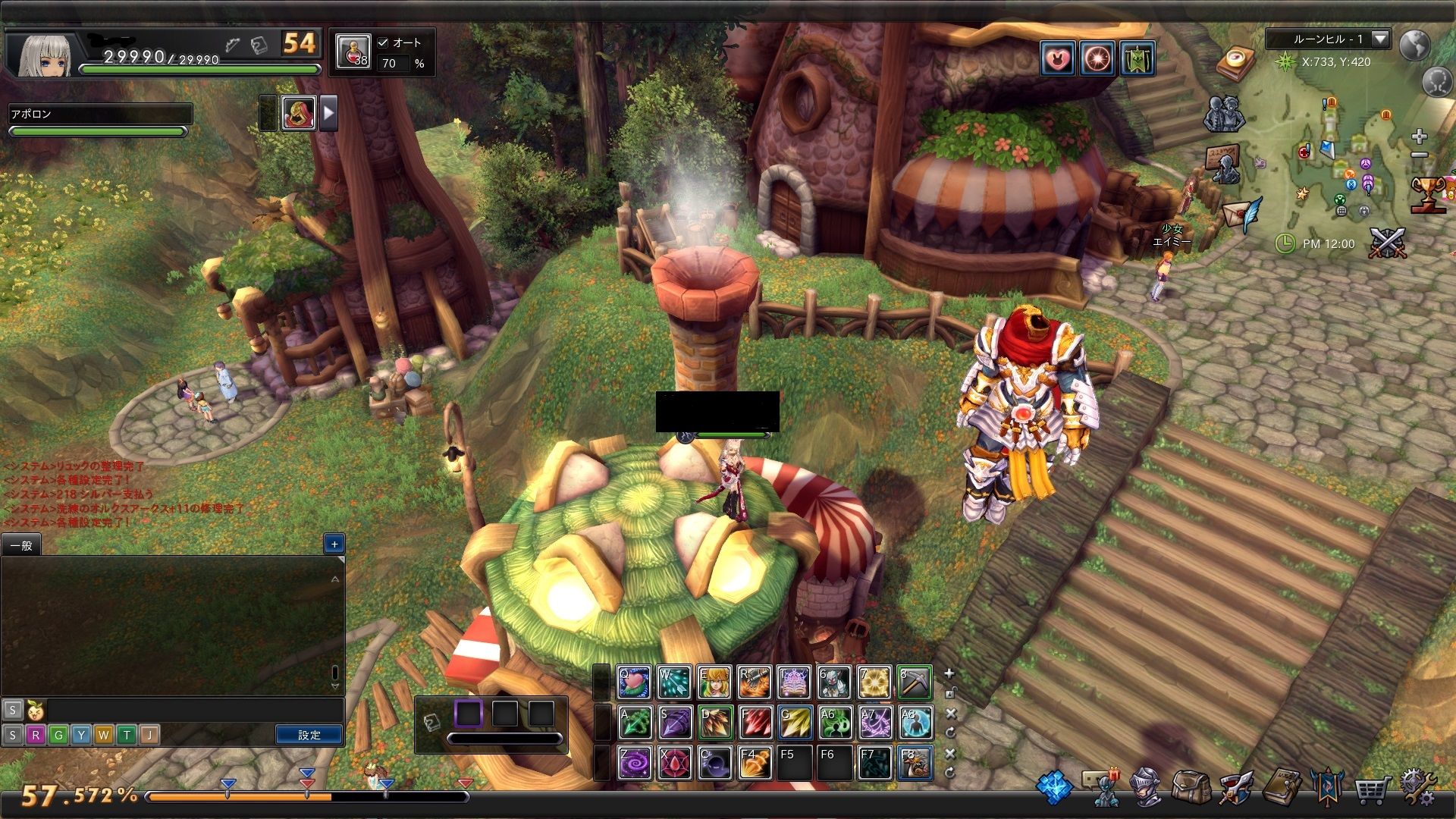Activate the pink heart skill on Q
Image resolution: width=1456 pixels, height=819 pixels.
[x=634, y=682]
